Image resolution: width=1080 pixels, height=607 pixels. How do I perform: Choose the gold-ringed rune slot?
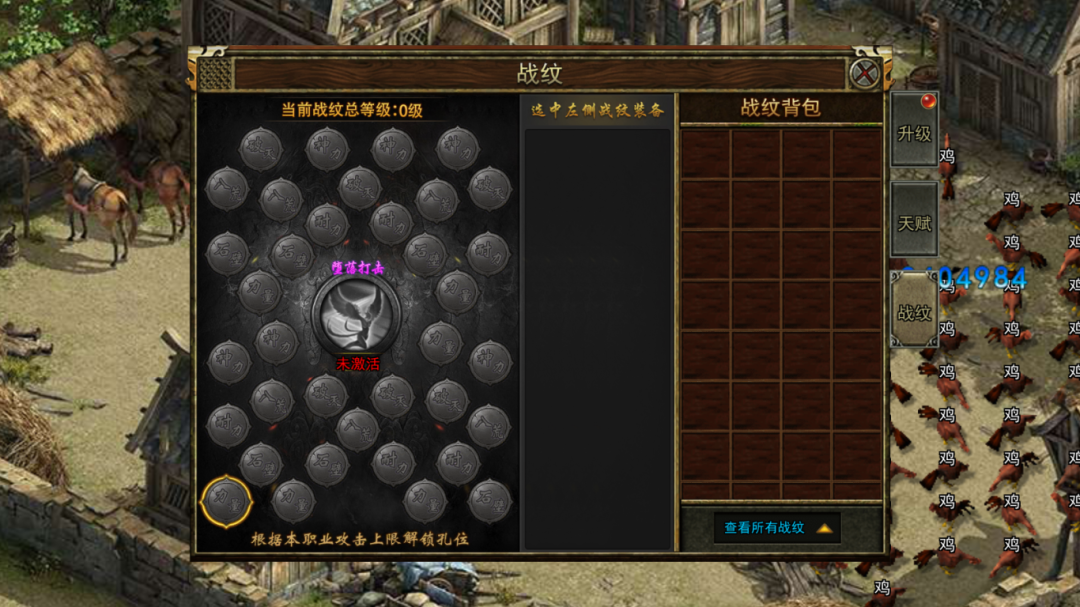(x=226, y=500)
